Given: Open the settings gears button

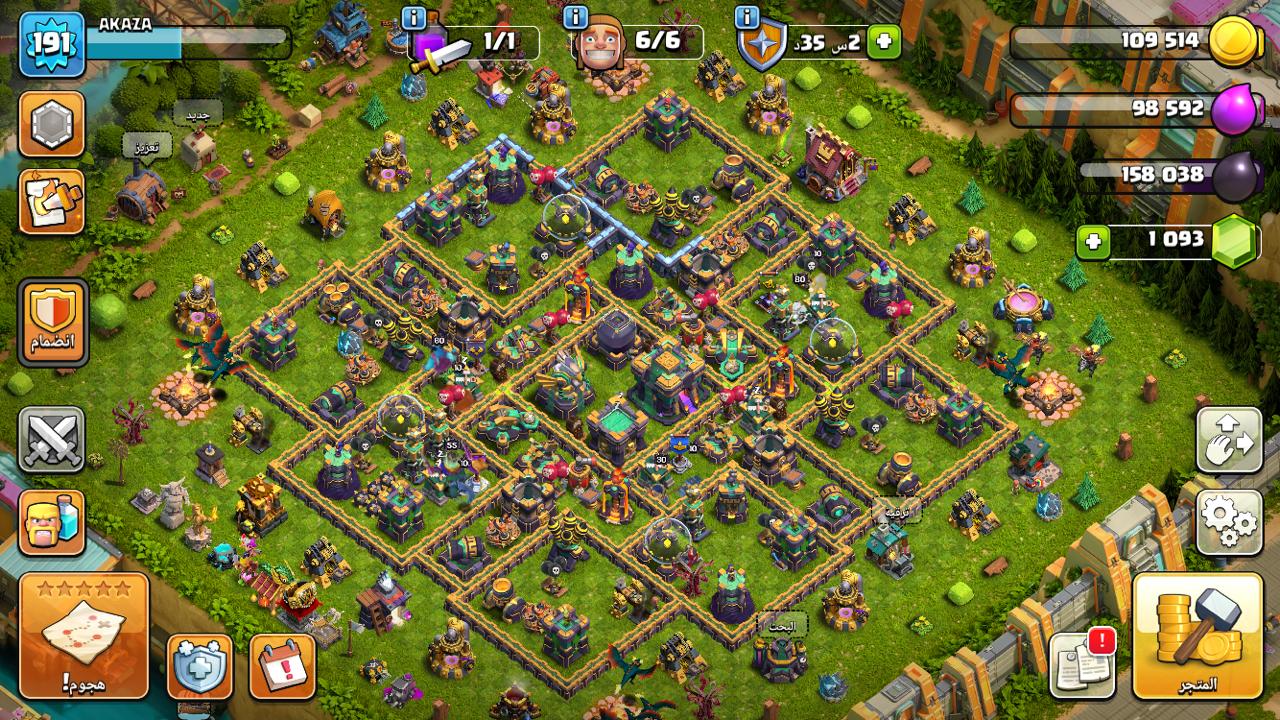Looking at the screenshot, I should (1228, 522).
